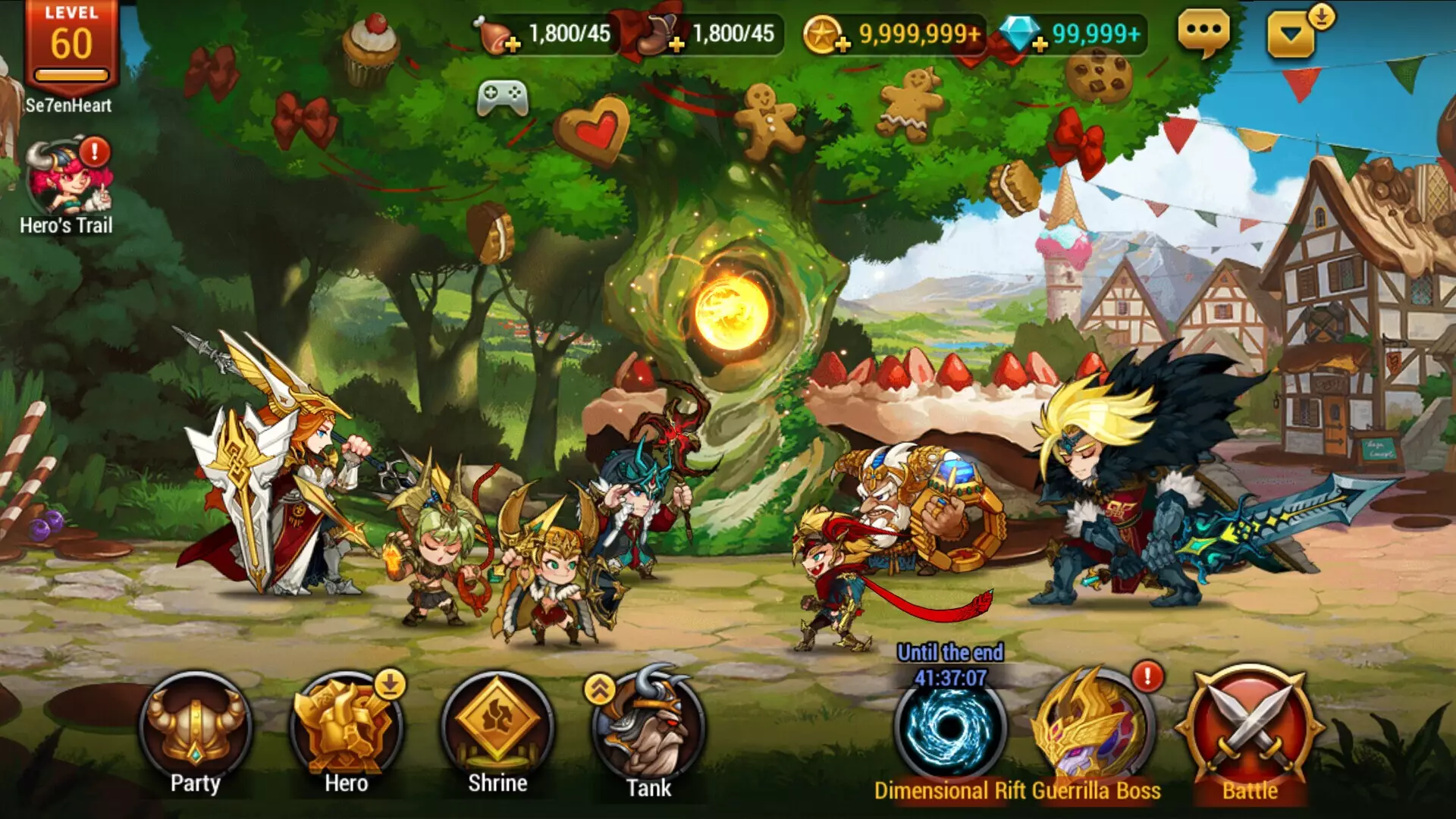Viewport: 1456px width, 819px height.
Task: Buy more gold coins
Action: pyautogui.click(x=842, y=45)
